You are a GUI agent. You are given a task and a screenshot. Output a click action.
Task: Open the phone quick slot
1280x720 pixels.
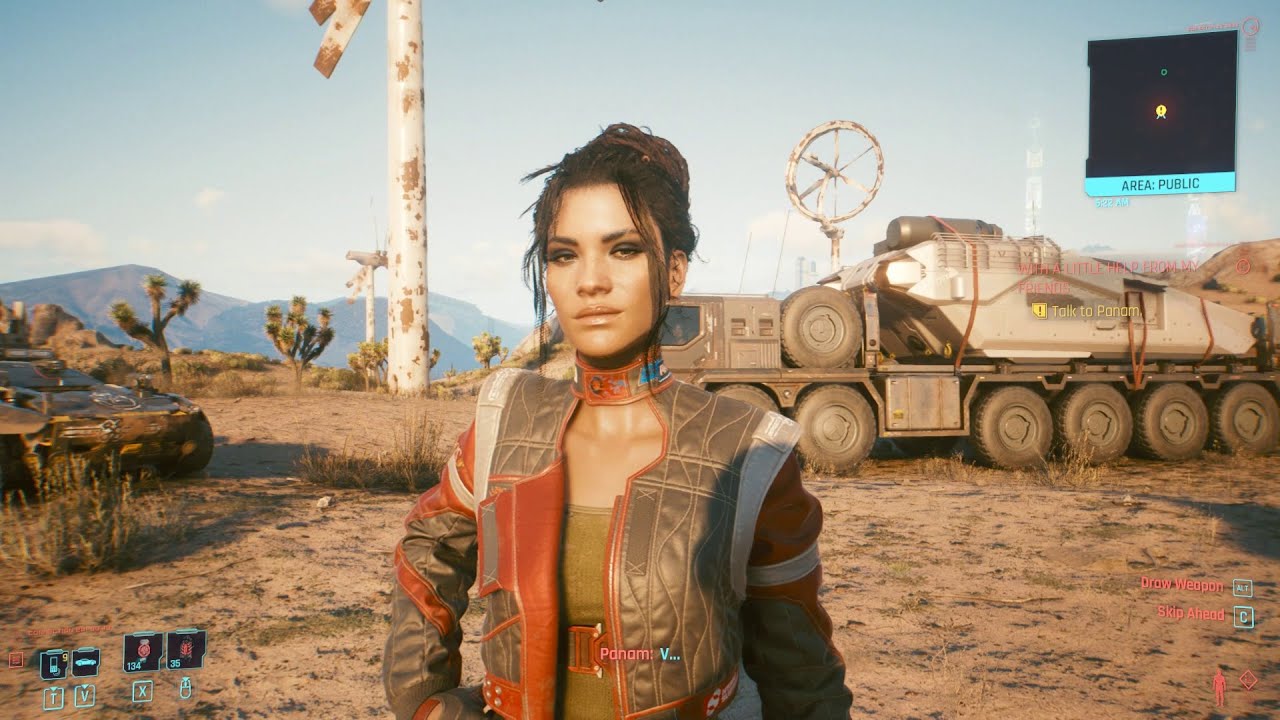53,663
